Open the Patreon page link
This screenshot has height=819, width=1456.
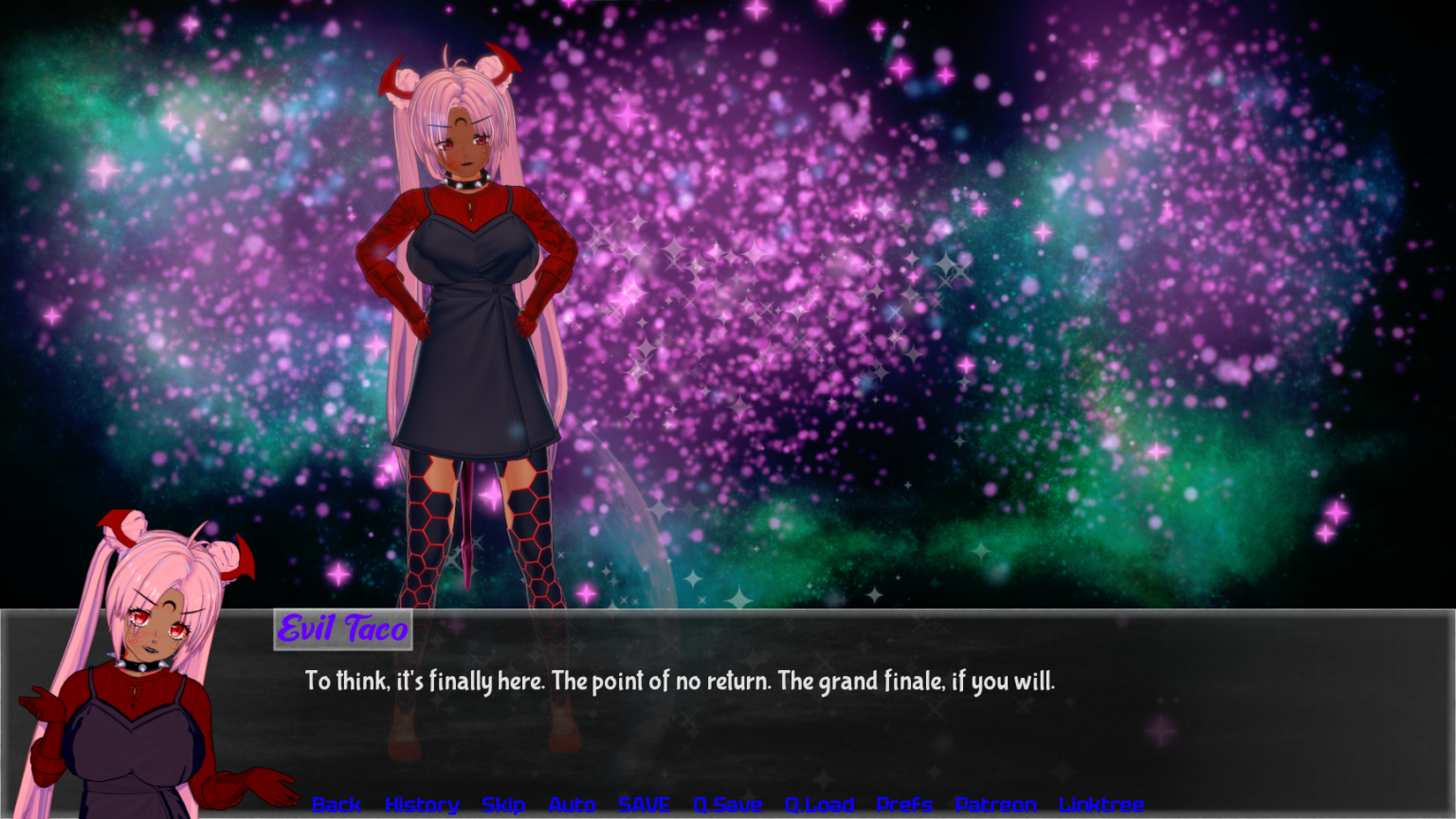click(993, 805)
